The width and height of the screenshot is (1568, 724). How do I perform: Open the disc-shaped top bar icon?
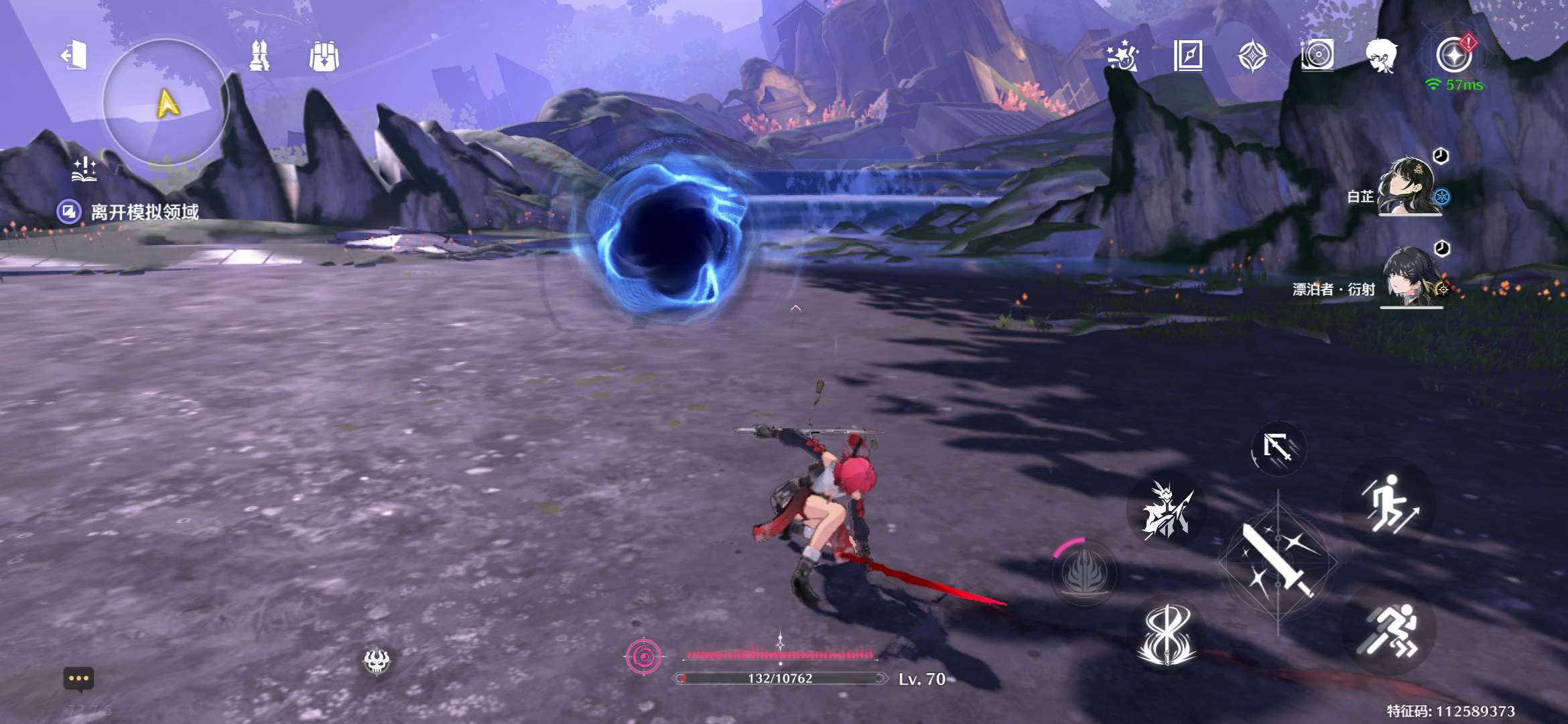tap(1317, 55)
